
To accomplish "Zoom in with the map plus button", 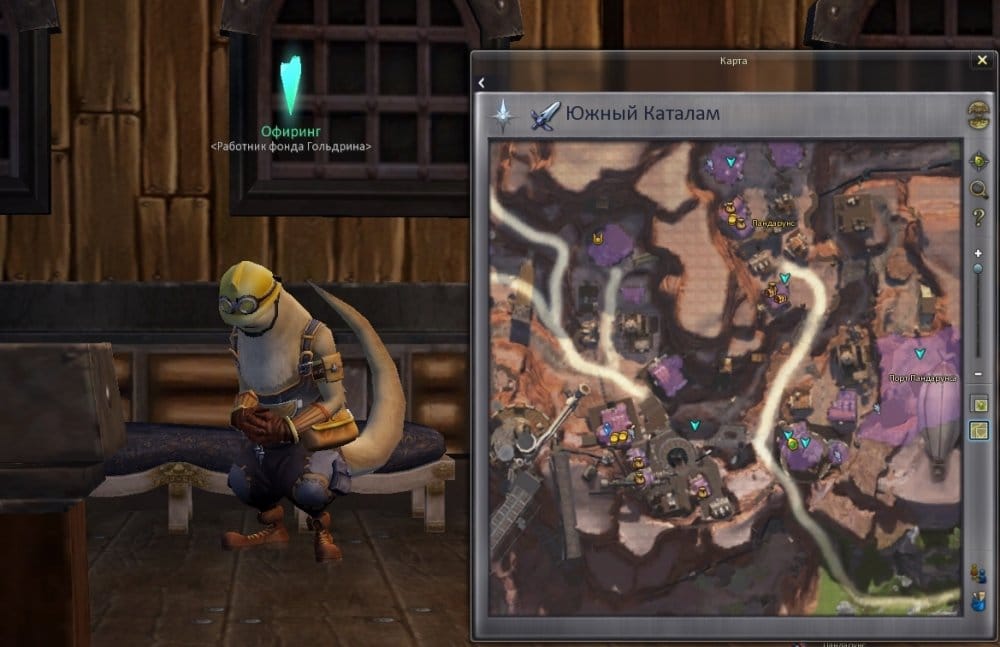I will (978, 254).
